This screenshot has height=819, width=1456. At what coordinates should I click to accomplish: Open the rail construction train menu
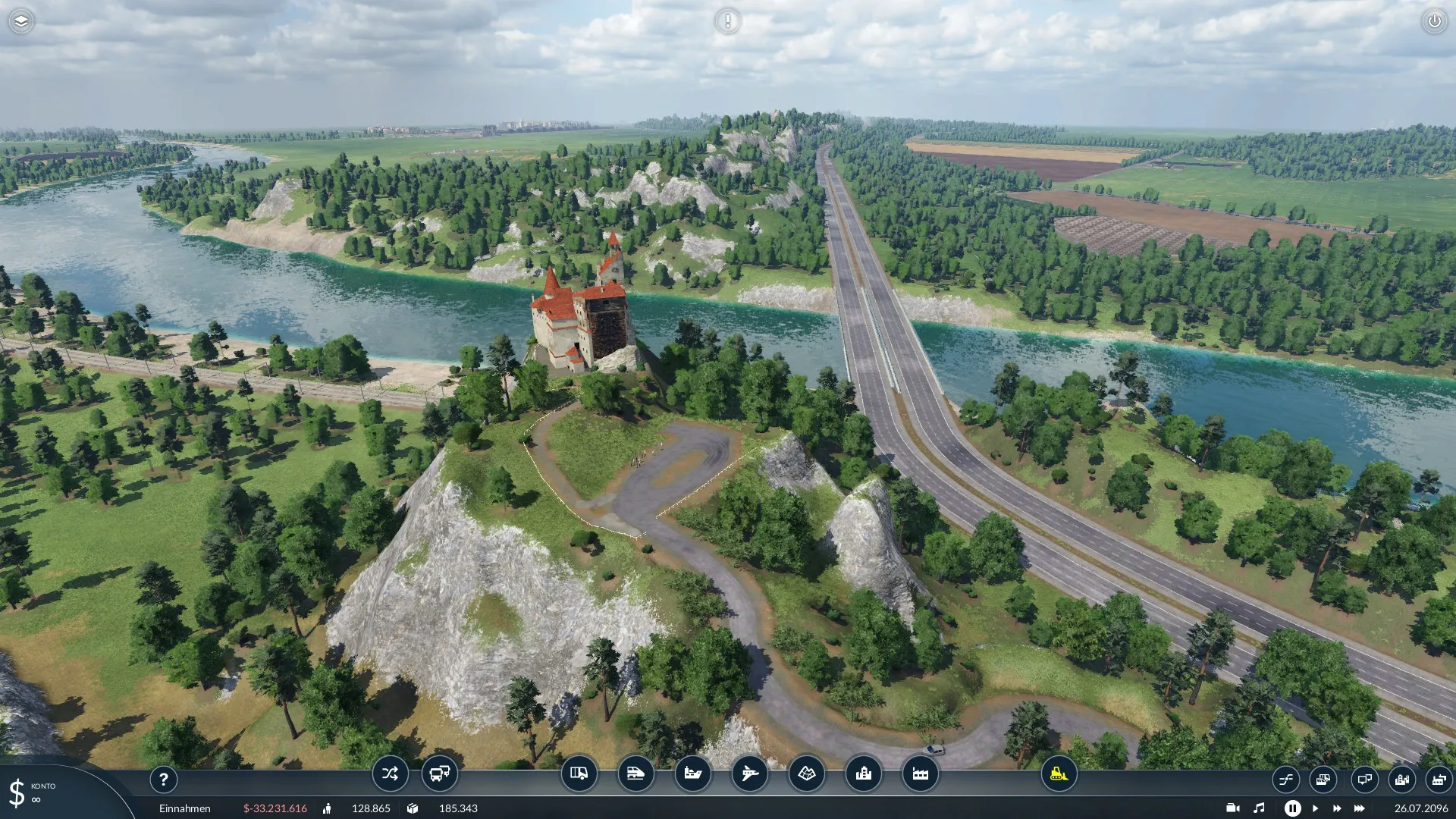click(x=635, y=773)
